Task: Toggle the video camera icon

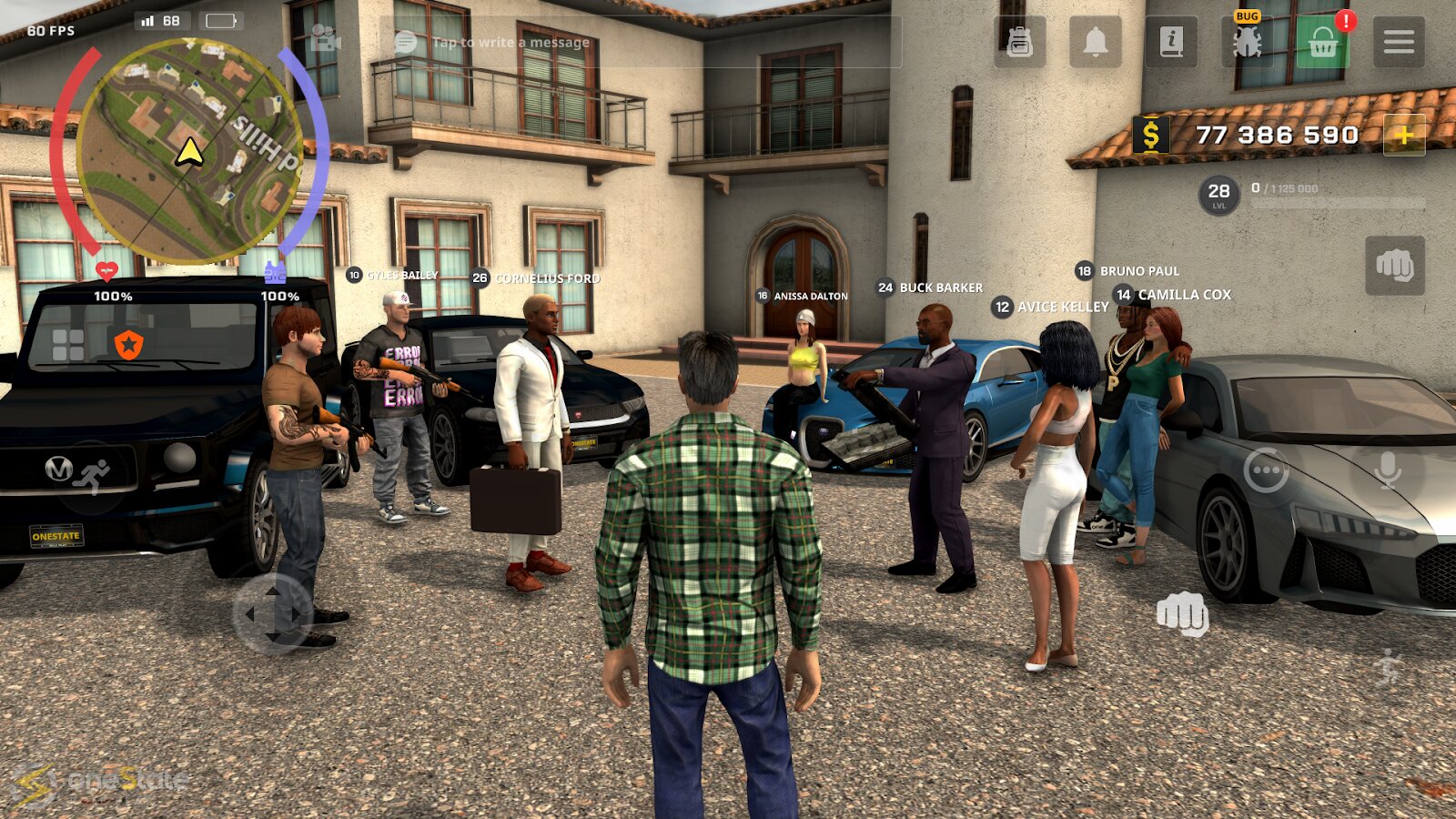Action: coord(325,39)
